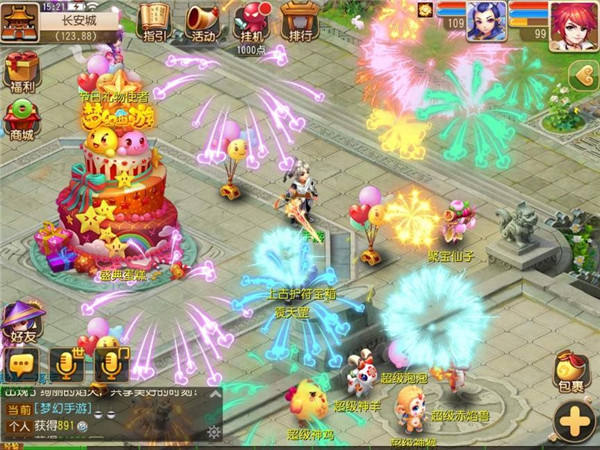Open chat settings gear
600x450 pixels.
(x=211, y=431)
